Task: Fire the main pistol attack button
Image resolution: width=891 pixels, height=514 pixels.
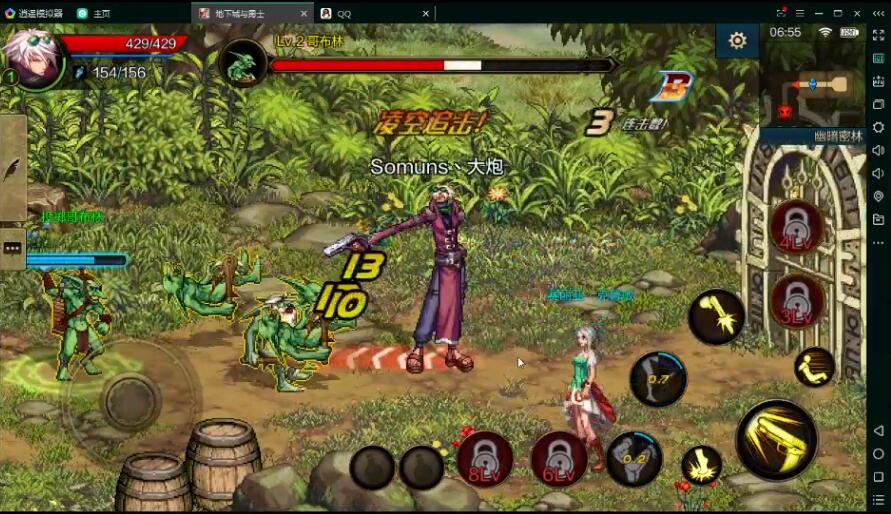Action: (x=776, y=439)
